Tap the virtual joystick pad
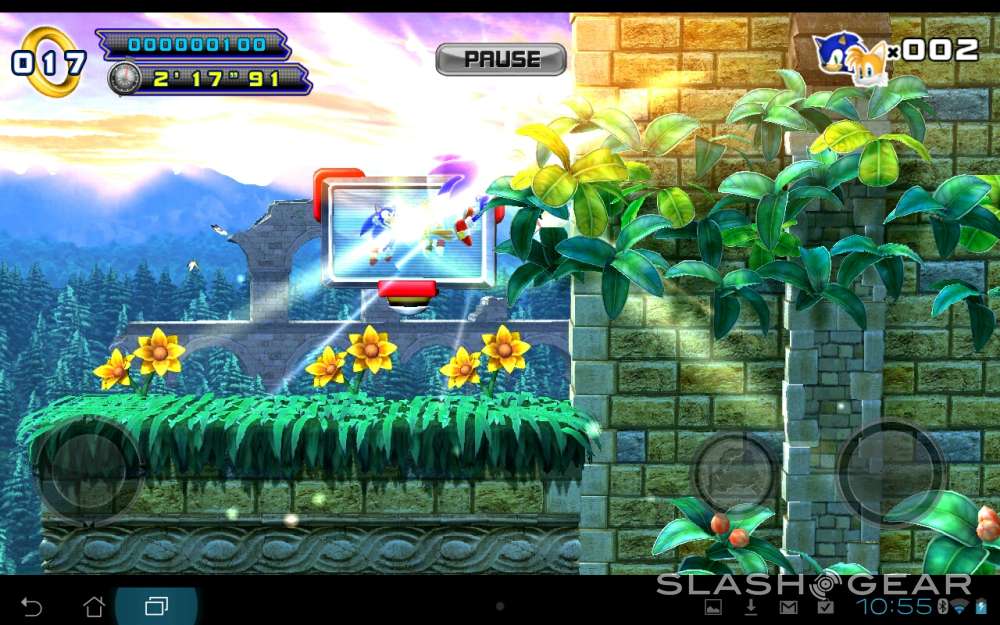This screenshot has width=1000, height=625. (x=88, y=470)
